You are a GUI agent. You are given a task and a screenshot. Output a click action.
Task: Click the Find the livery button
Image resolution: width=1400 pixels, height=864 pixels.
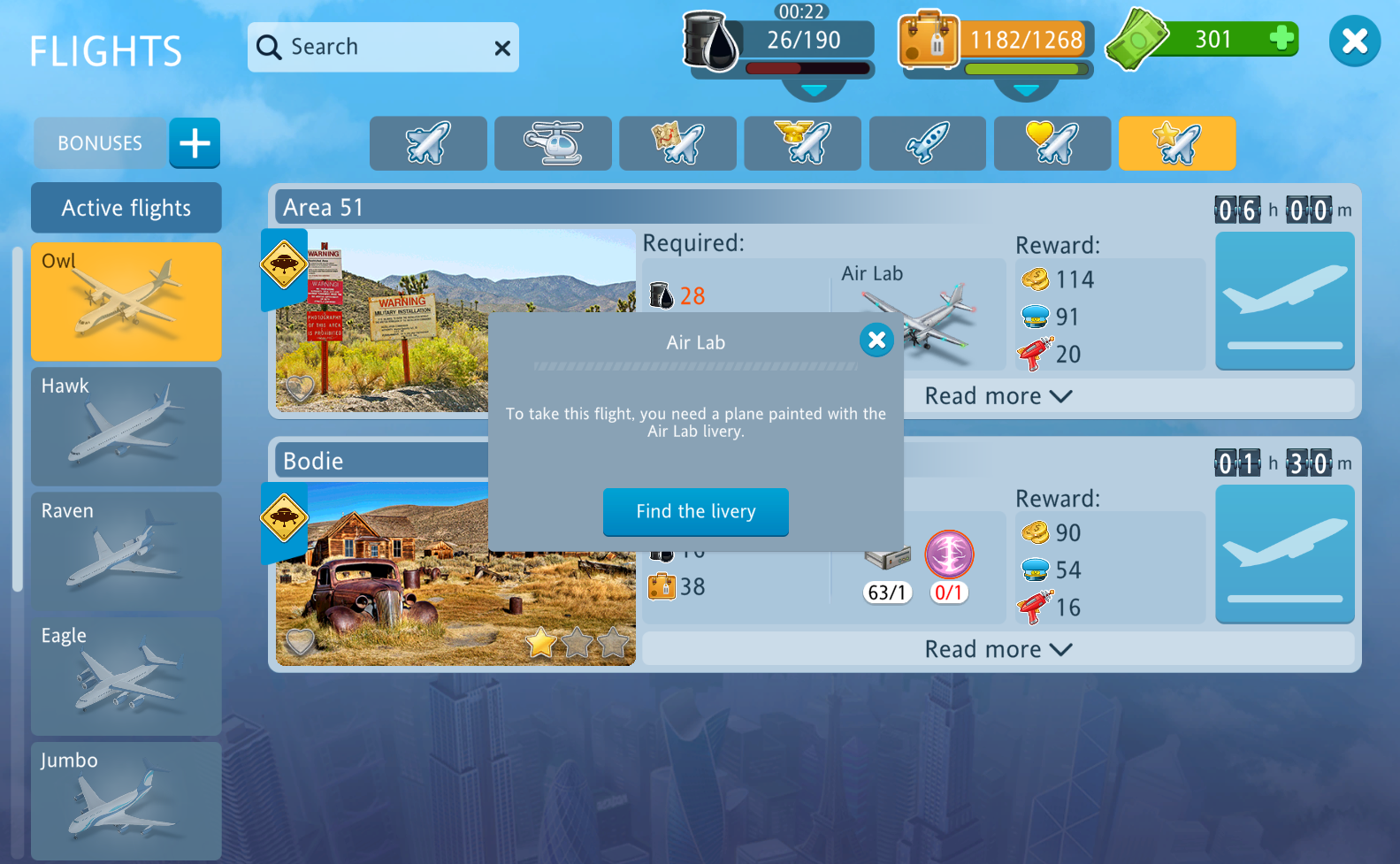695,511
